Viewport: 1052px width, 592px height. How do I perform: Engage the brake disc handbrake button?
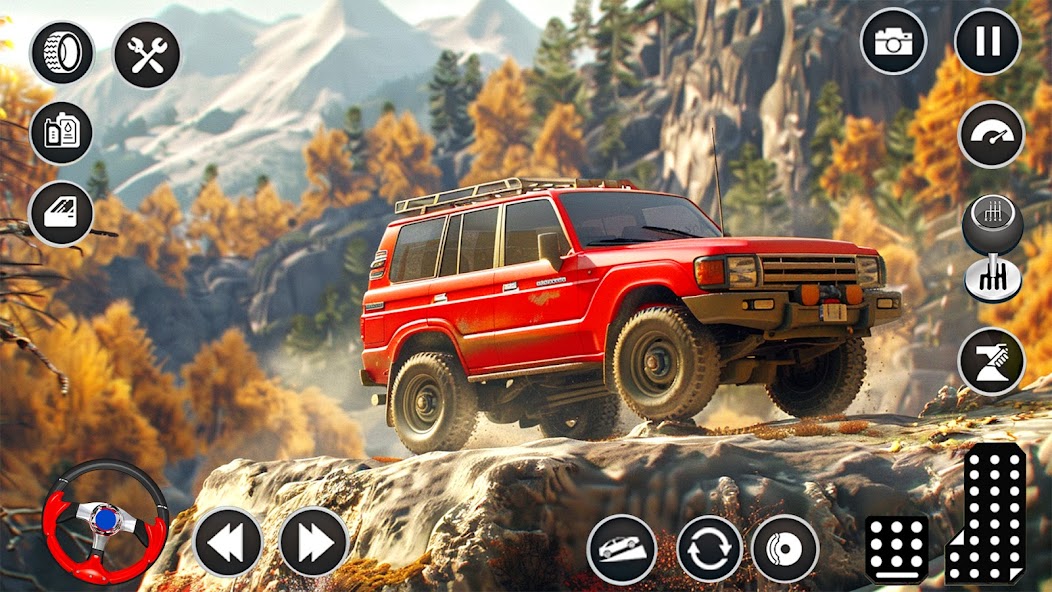click(x=785, y=548)
